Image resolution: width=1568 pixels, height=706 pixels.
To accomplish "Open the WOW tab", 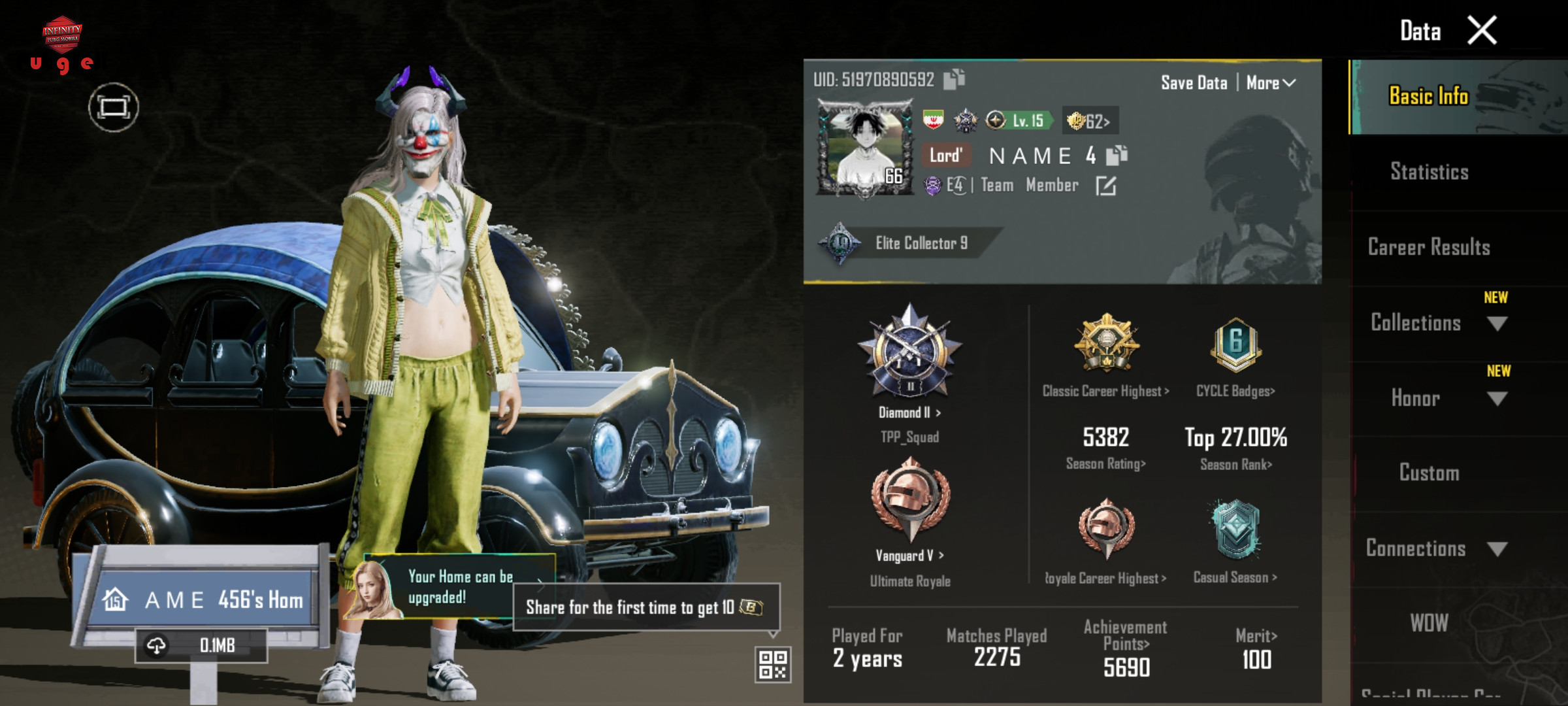I will pyautogui.click(x=1429, y=623).
